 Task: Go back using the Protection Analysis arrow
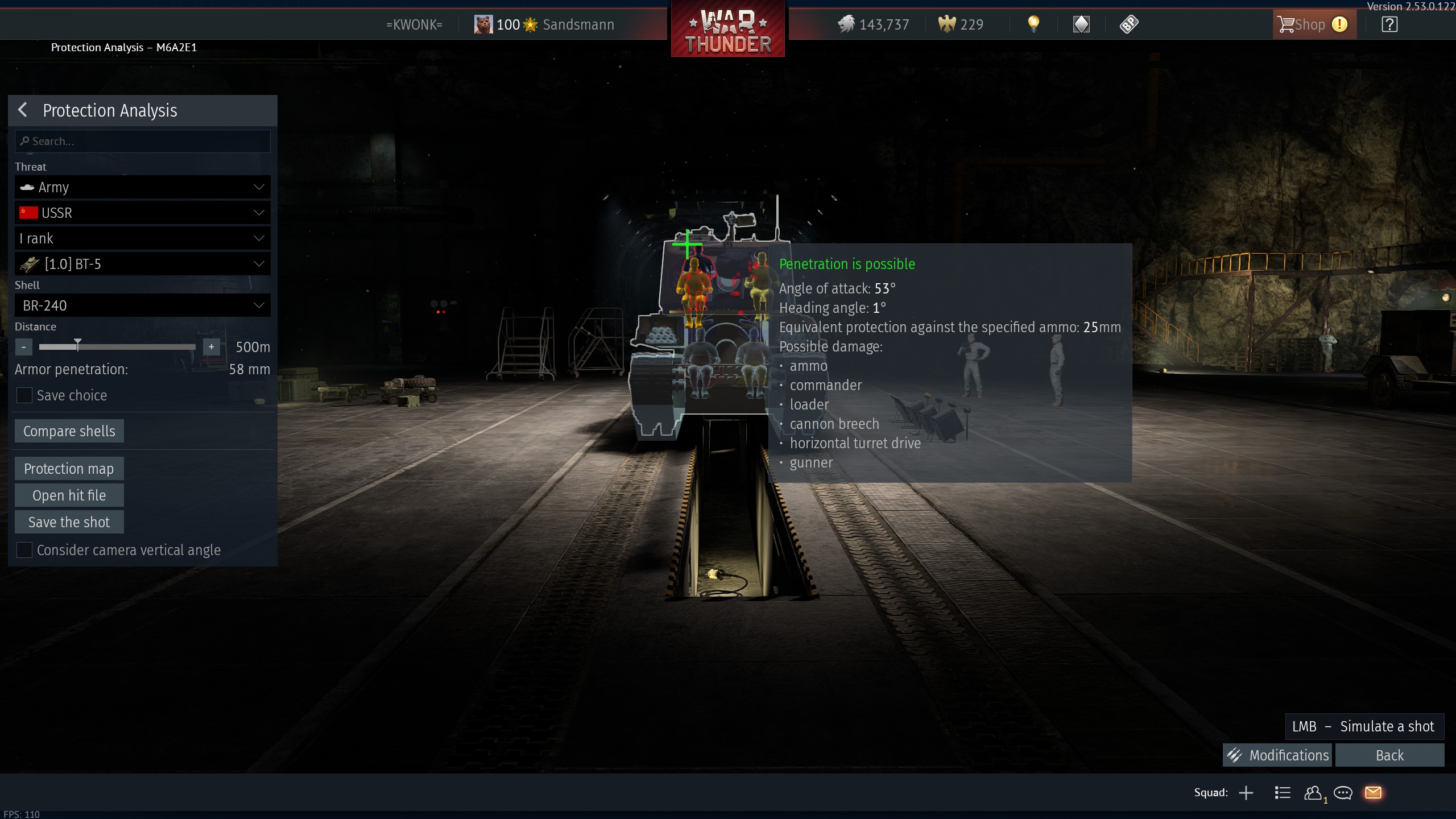[x=23, y=110]
